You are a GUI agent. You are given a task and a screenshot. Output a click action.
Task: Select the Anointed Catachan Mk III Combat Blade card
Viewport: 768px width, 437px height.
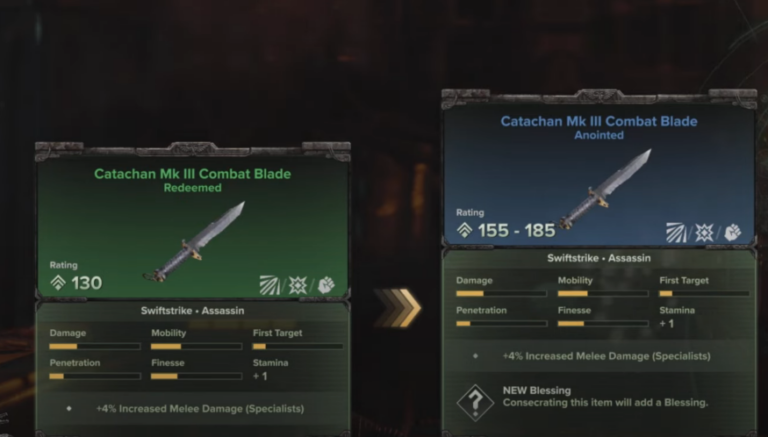(x=599, y=177)
